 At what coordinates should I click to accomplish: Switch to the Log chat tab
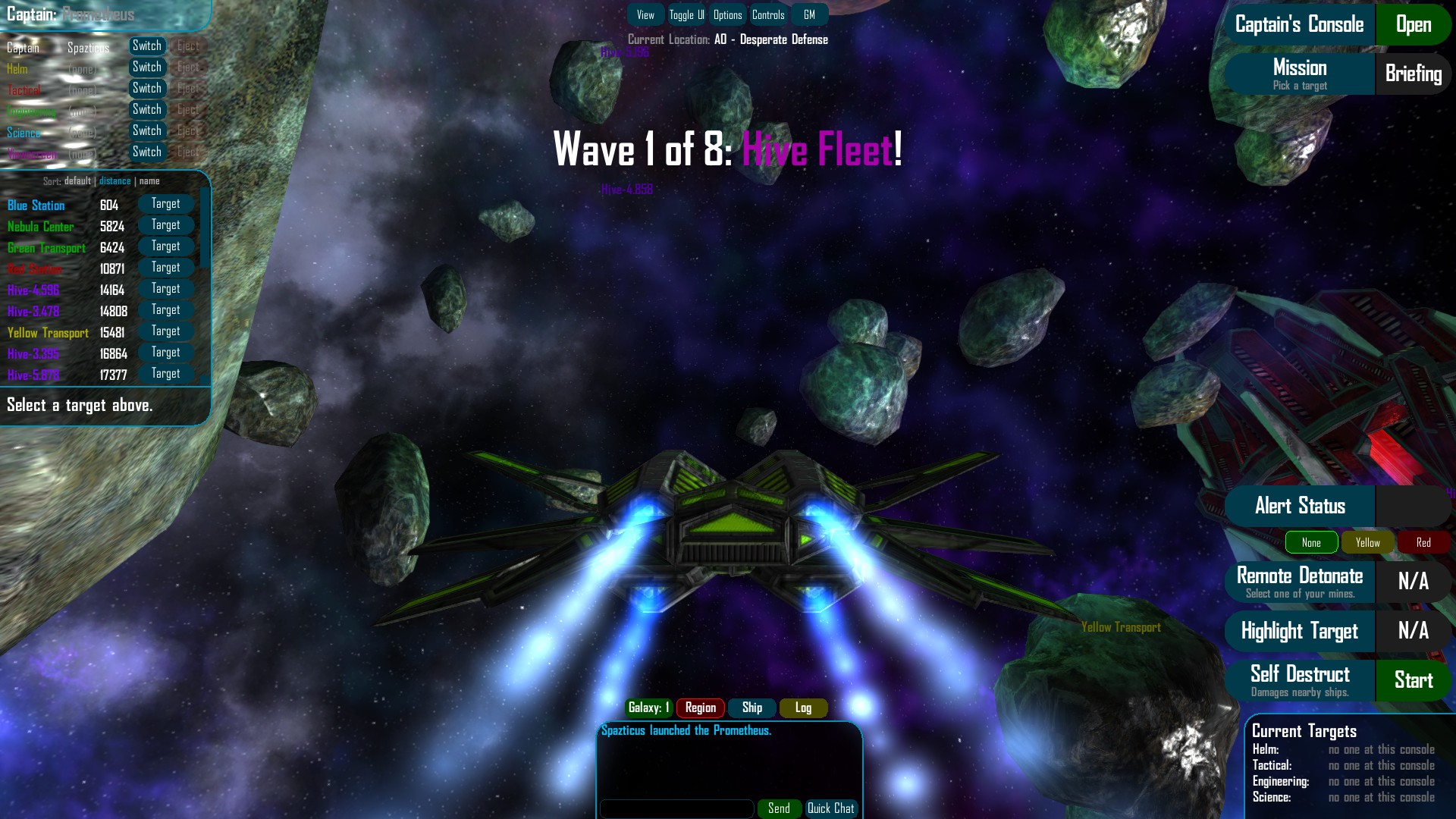click(x=803, y=708)
